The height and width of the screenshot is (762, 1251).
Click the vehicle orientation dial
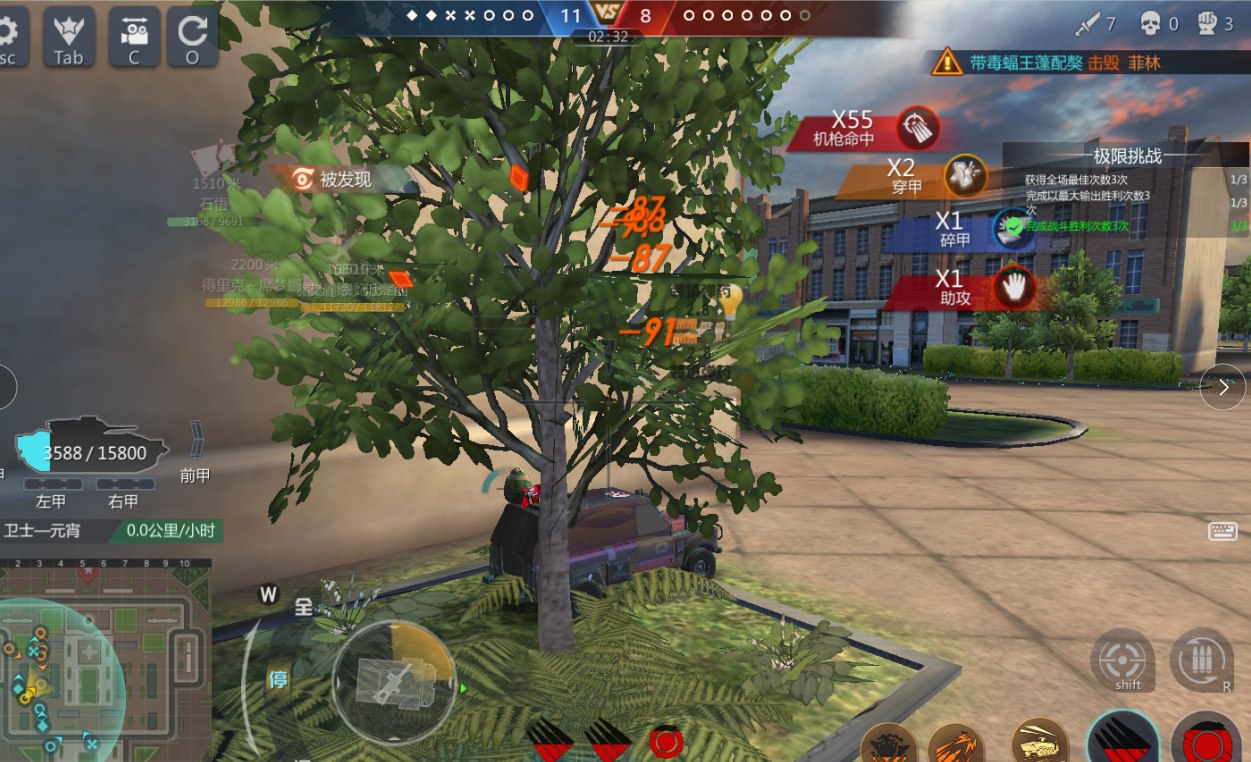tap(394, 682)
